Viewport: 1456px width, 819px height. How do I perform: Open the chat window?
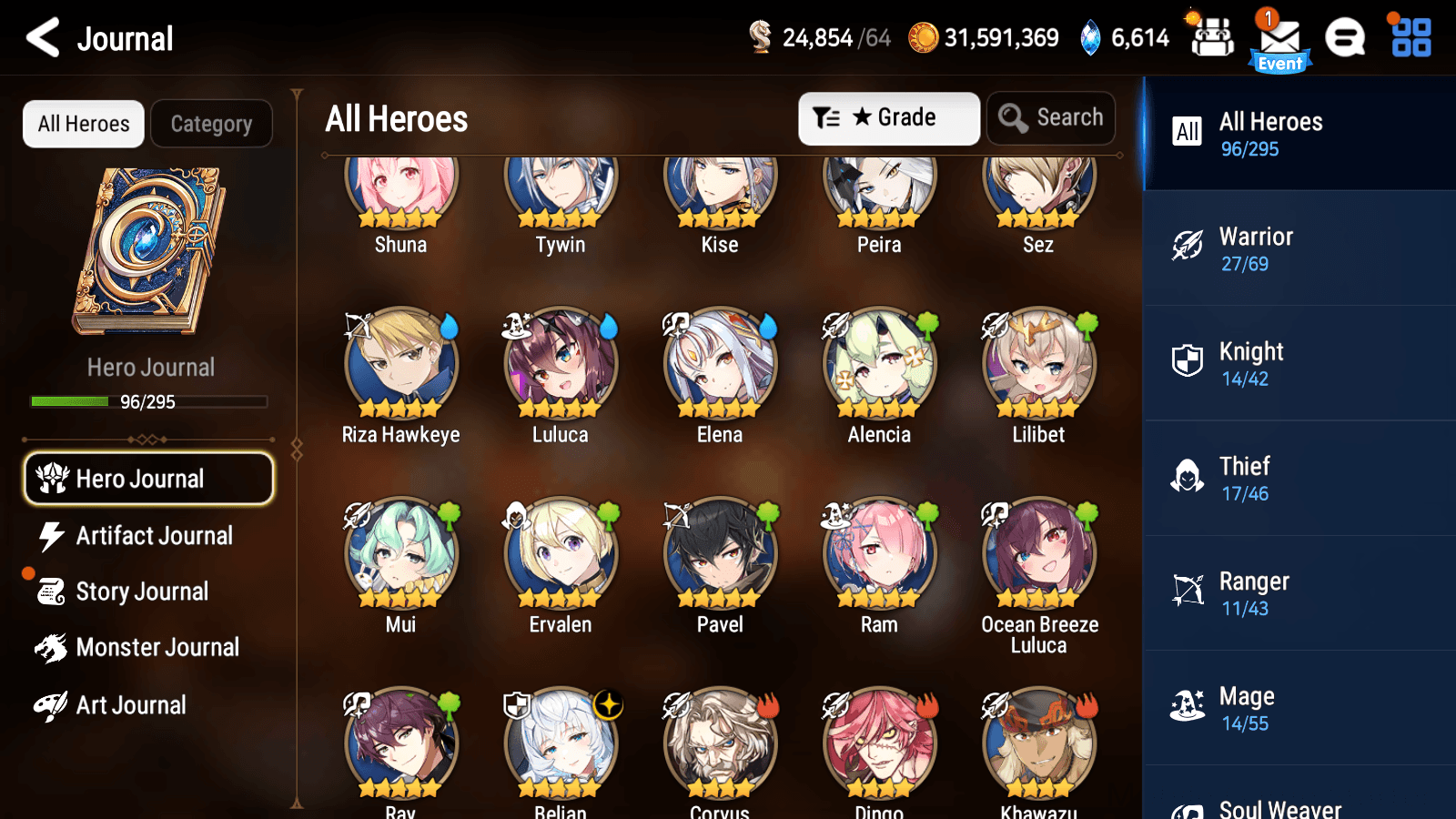[1345, 38]
